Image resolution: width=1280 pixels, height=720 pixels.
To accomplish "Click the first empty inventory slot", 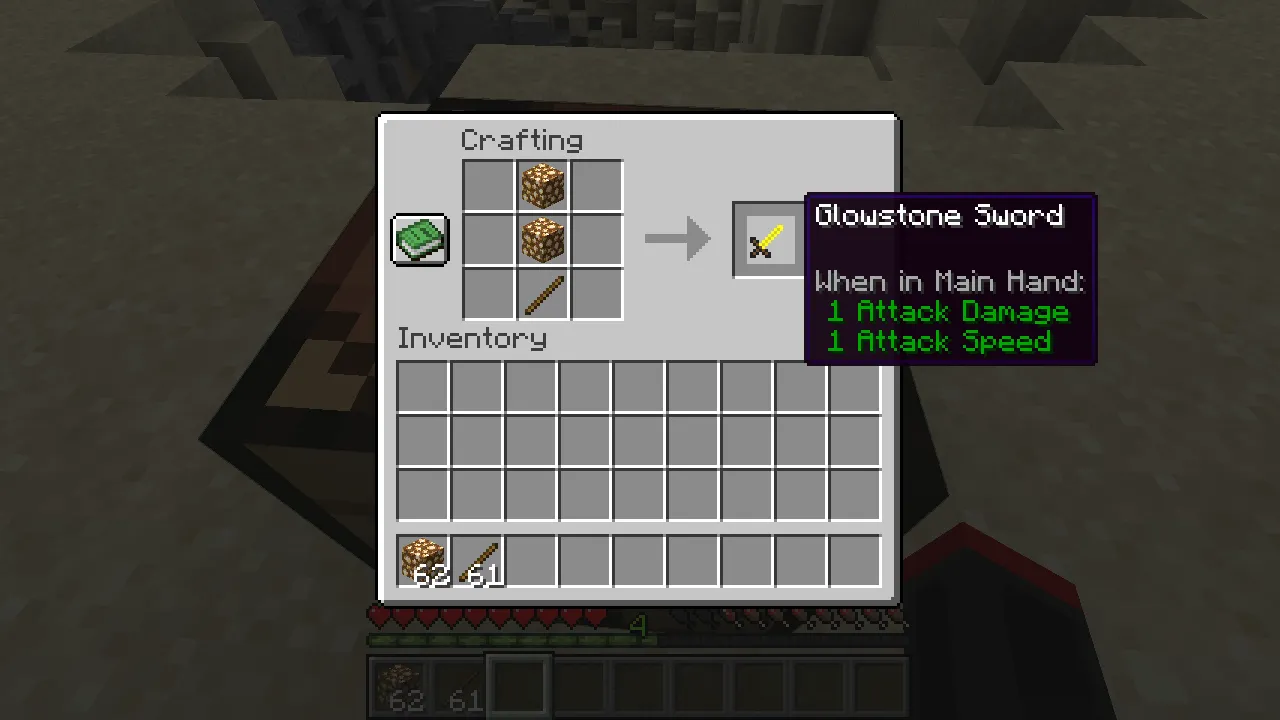I will [x=422, y=387].
